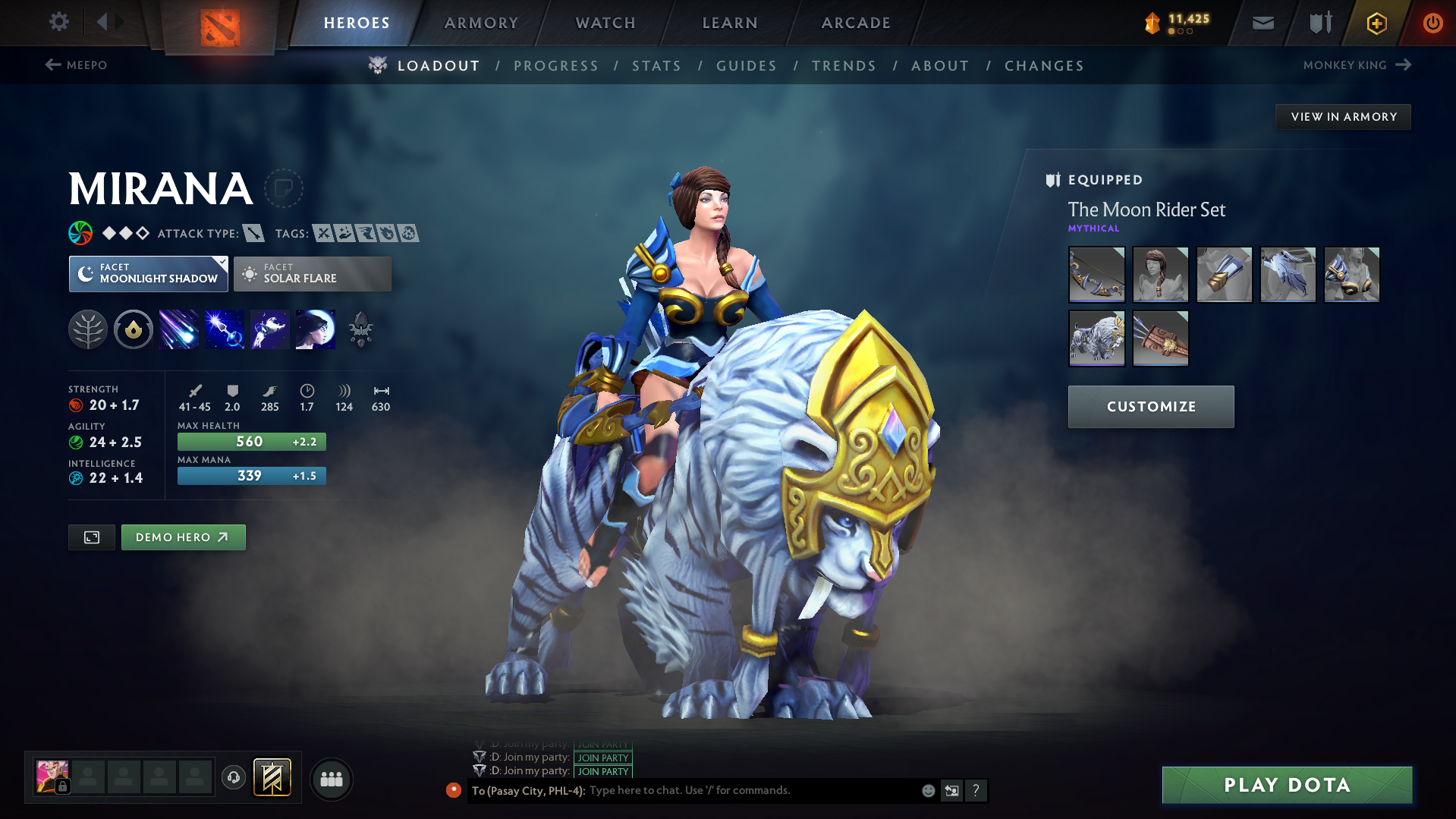Switch to the Stats tab

click(656, 66)
